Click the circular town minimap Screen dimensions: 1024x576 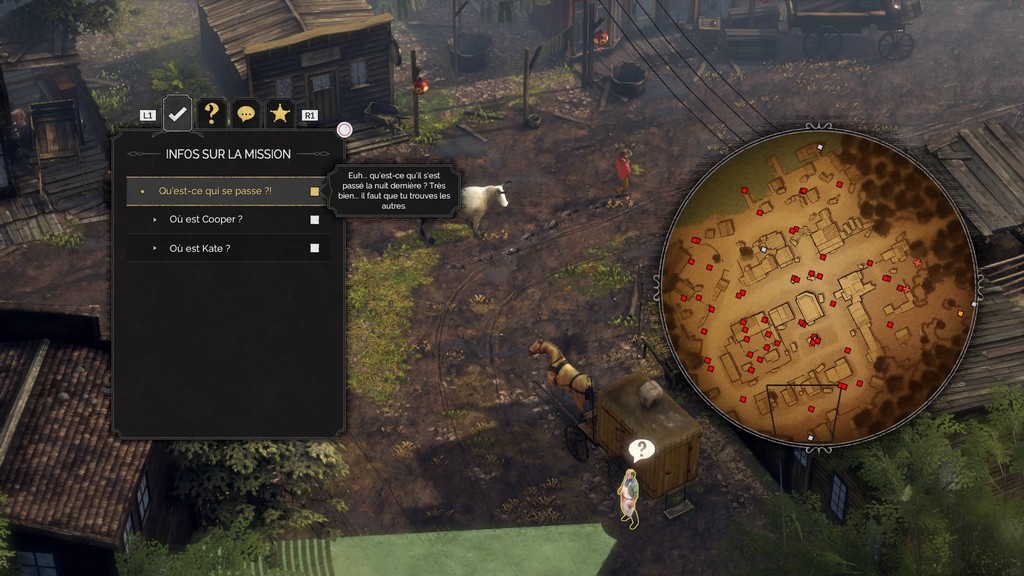click(x=817, y=287)
